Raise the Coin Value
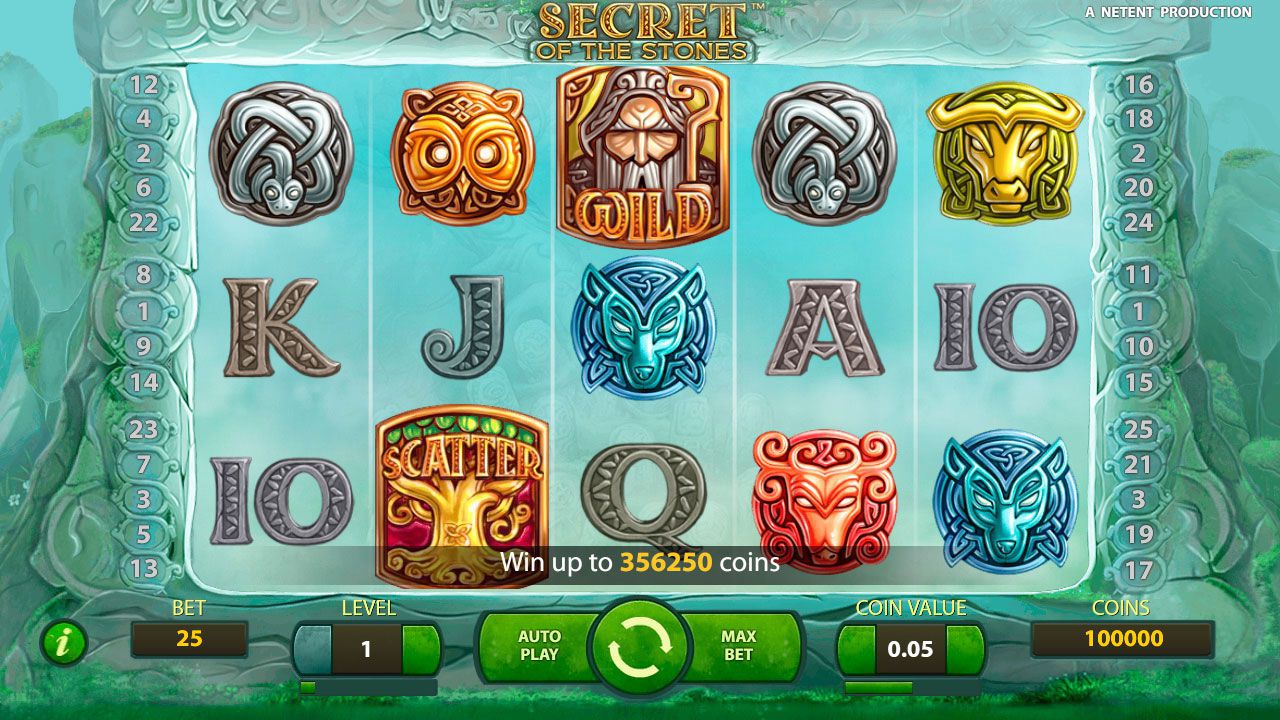This screenshot has height=720, width=1280. tap(965, 649)
